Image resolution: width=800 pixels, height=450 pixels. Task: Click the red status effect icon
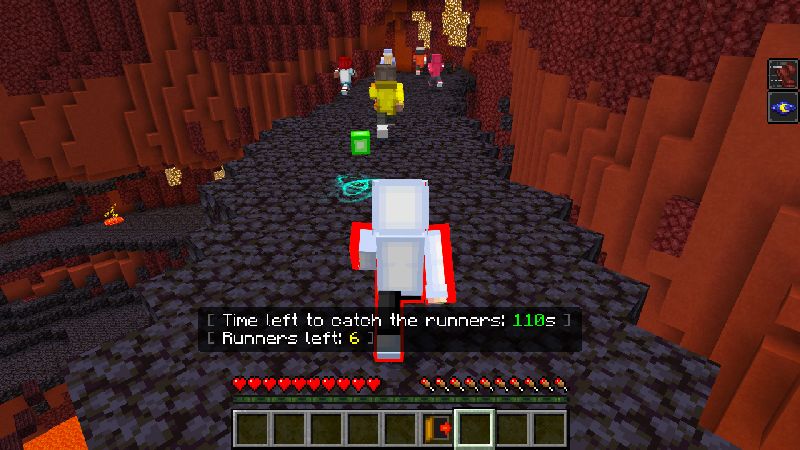point(782,75)
